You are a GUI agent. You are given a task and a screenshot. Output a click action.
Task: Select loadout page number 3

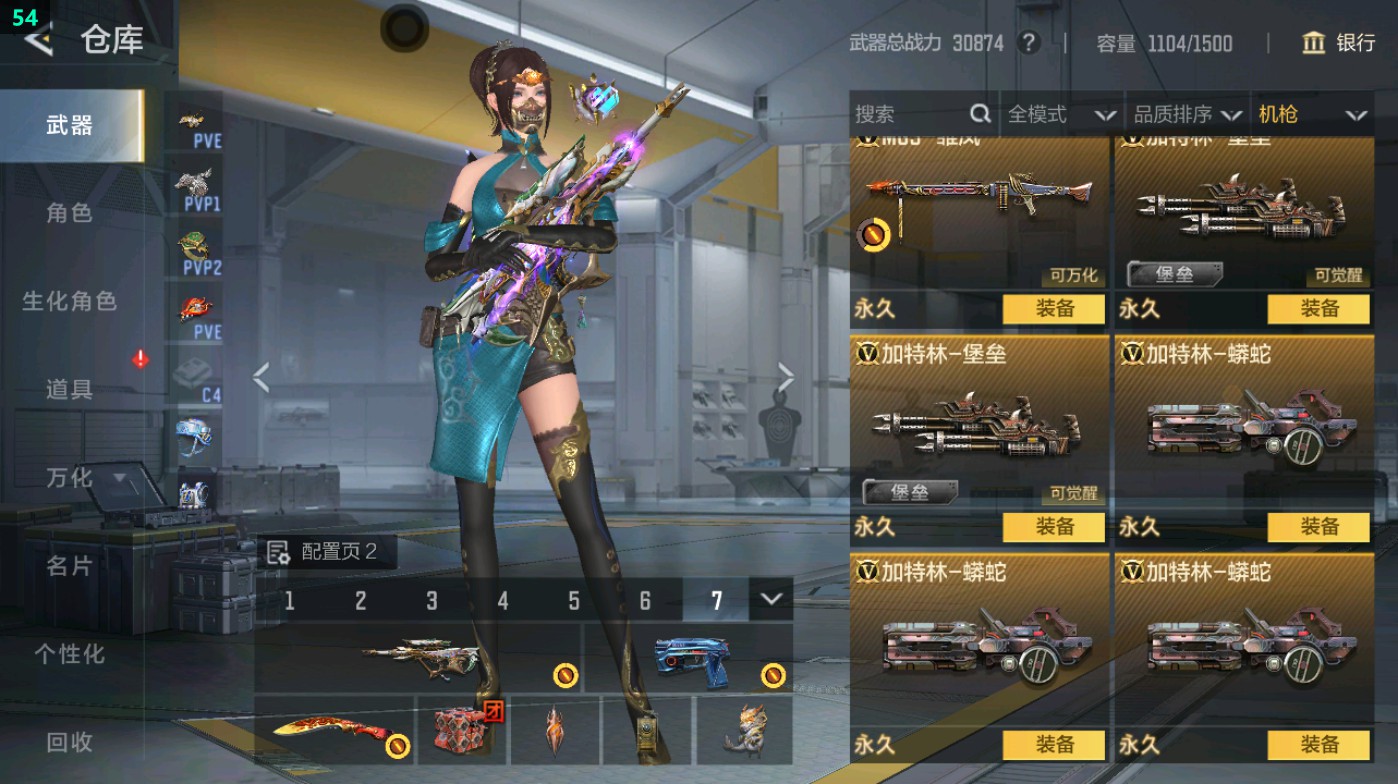(432, 600)
